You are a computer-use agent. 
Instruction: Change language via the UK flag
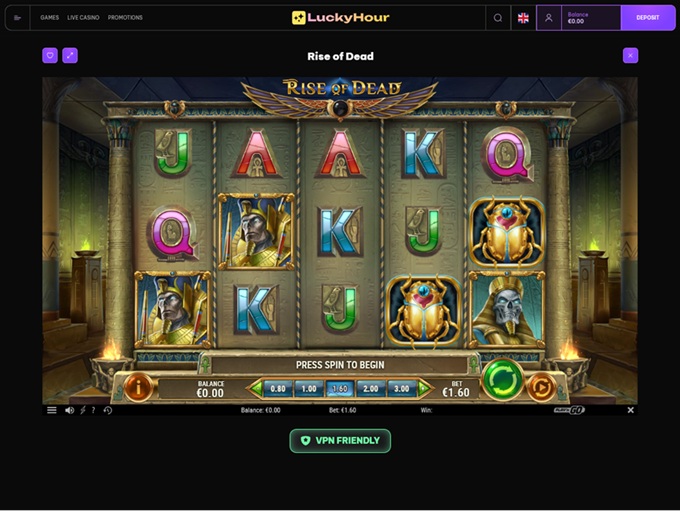[x=523, y=18]
